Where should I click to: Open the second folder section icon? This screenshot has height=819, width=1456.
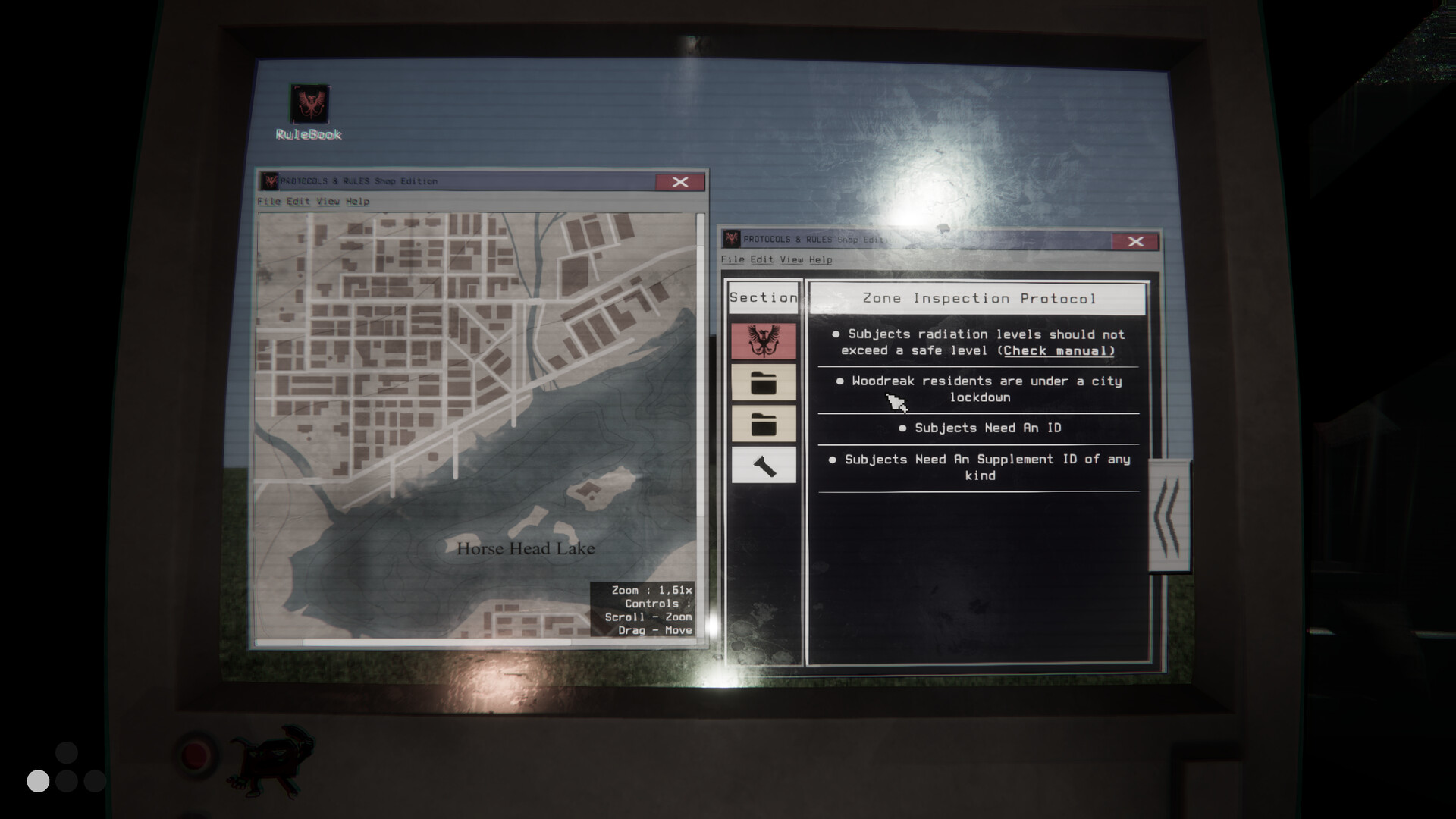762,425
